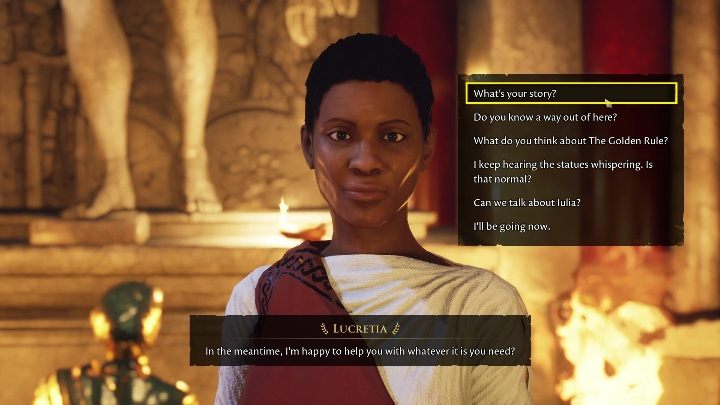Ask "Do you know a way out of here?"
Image resolution: width=720 pixels, height=405 pixels.
tap(545, 117)
